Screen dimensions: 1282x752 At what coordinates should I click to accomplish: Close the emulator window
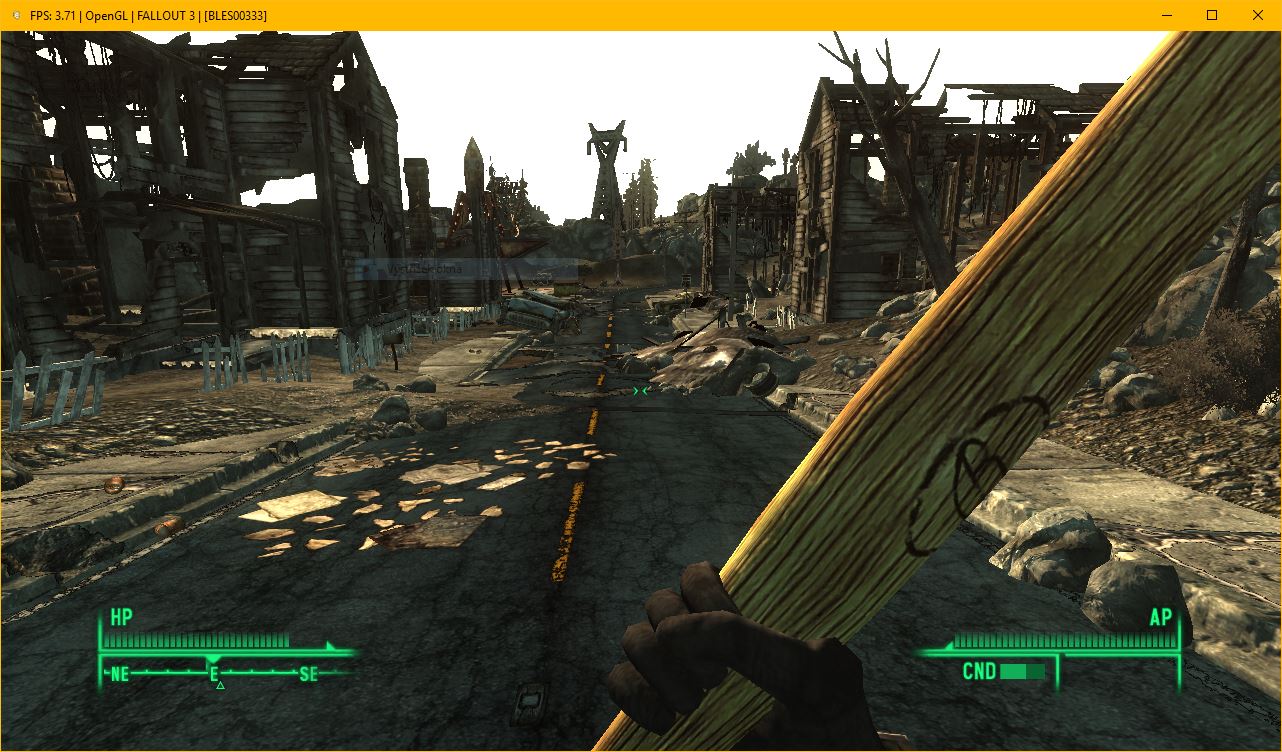(1258, 15)
